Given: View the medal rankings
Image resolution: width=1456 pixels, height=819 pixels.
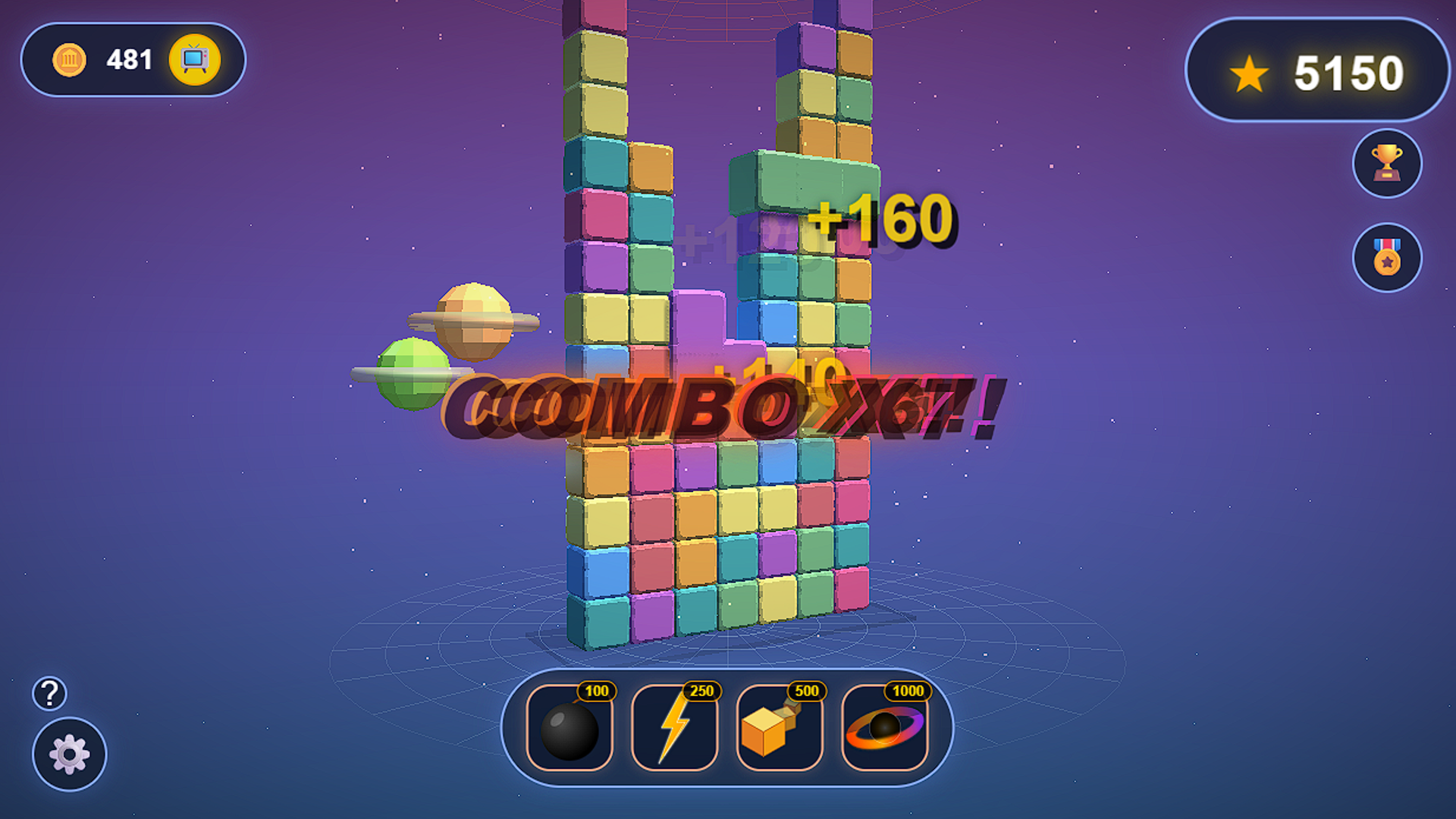Looking at the screenshot, I should (1386, 258).
